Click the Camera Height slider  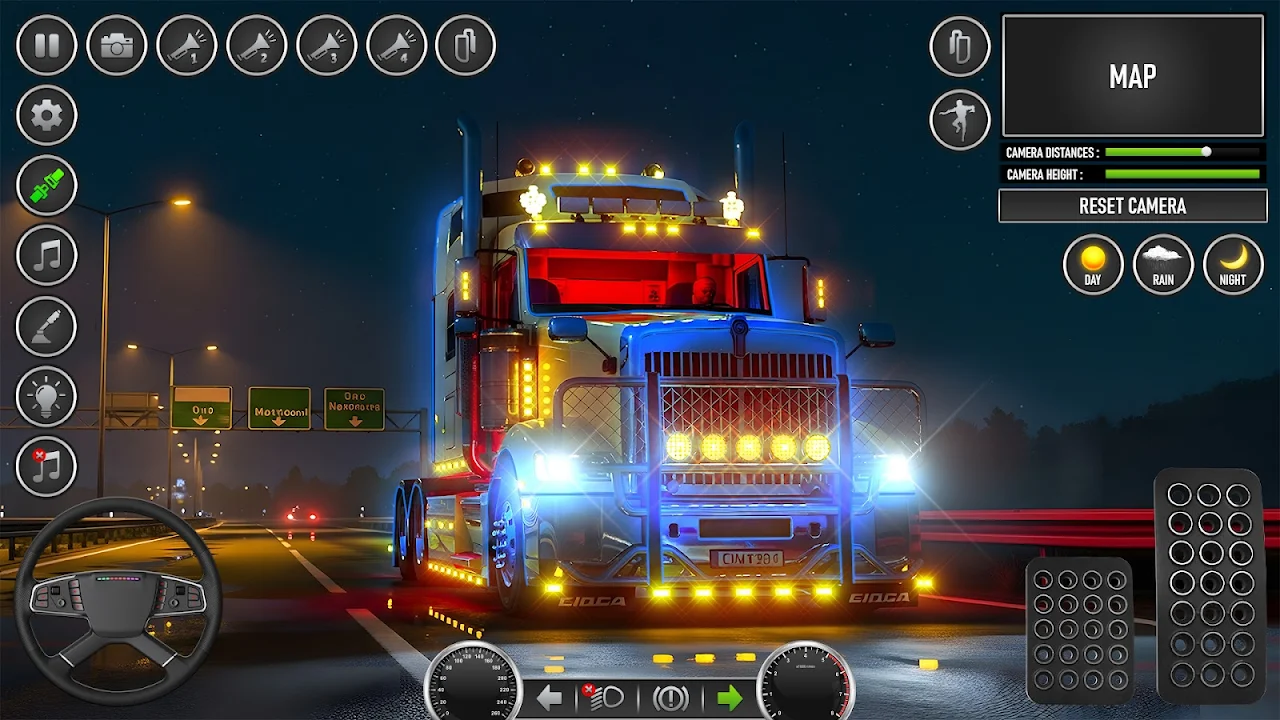(x=1182, y=174)
